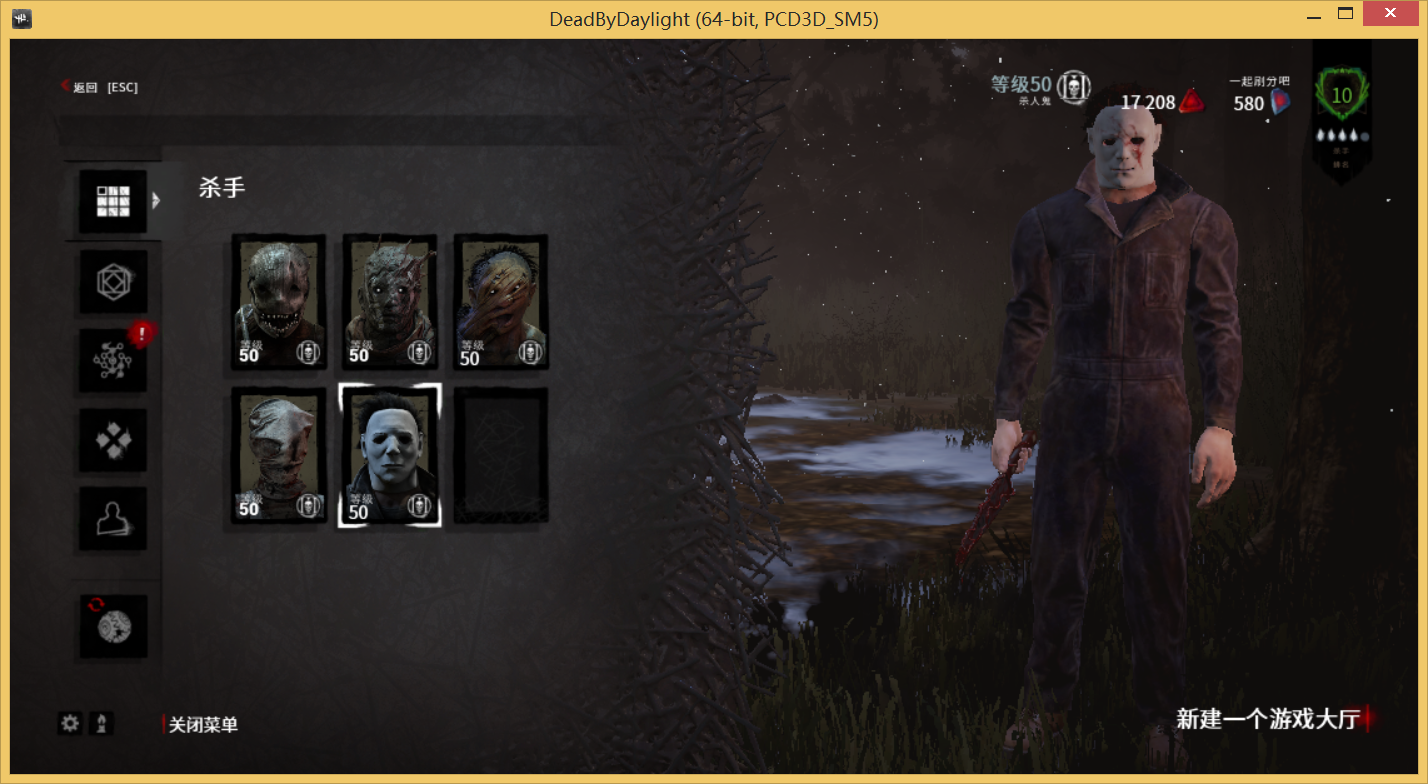Select the Trapper killer portrait
Viewport: 1428px width, 784px height.
coord(279,301)
